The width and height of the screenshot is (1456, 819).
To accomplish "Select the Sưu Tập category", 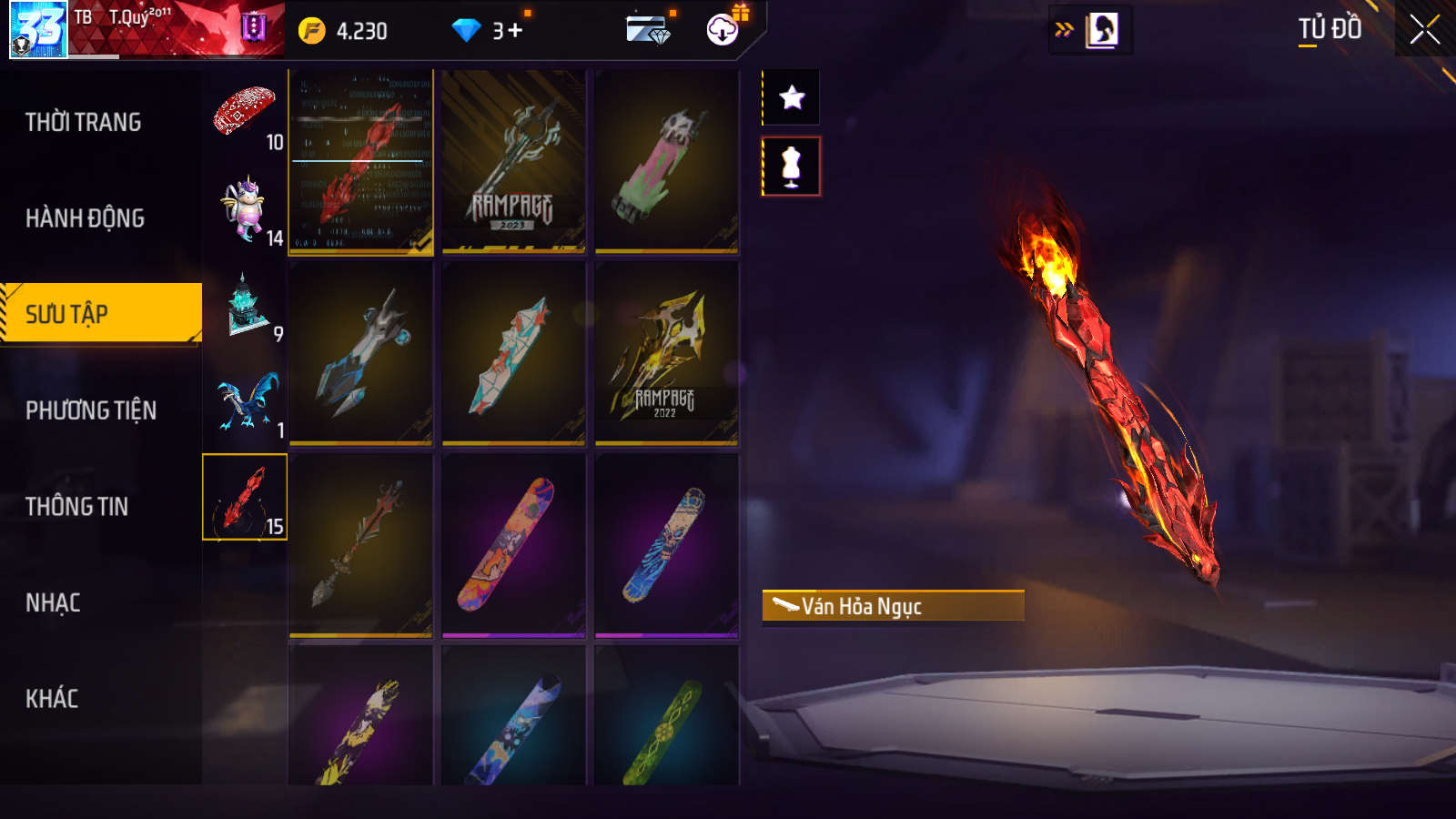I will (x=100, y=314).
